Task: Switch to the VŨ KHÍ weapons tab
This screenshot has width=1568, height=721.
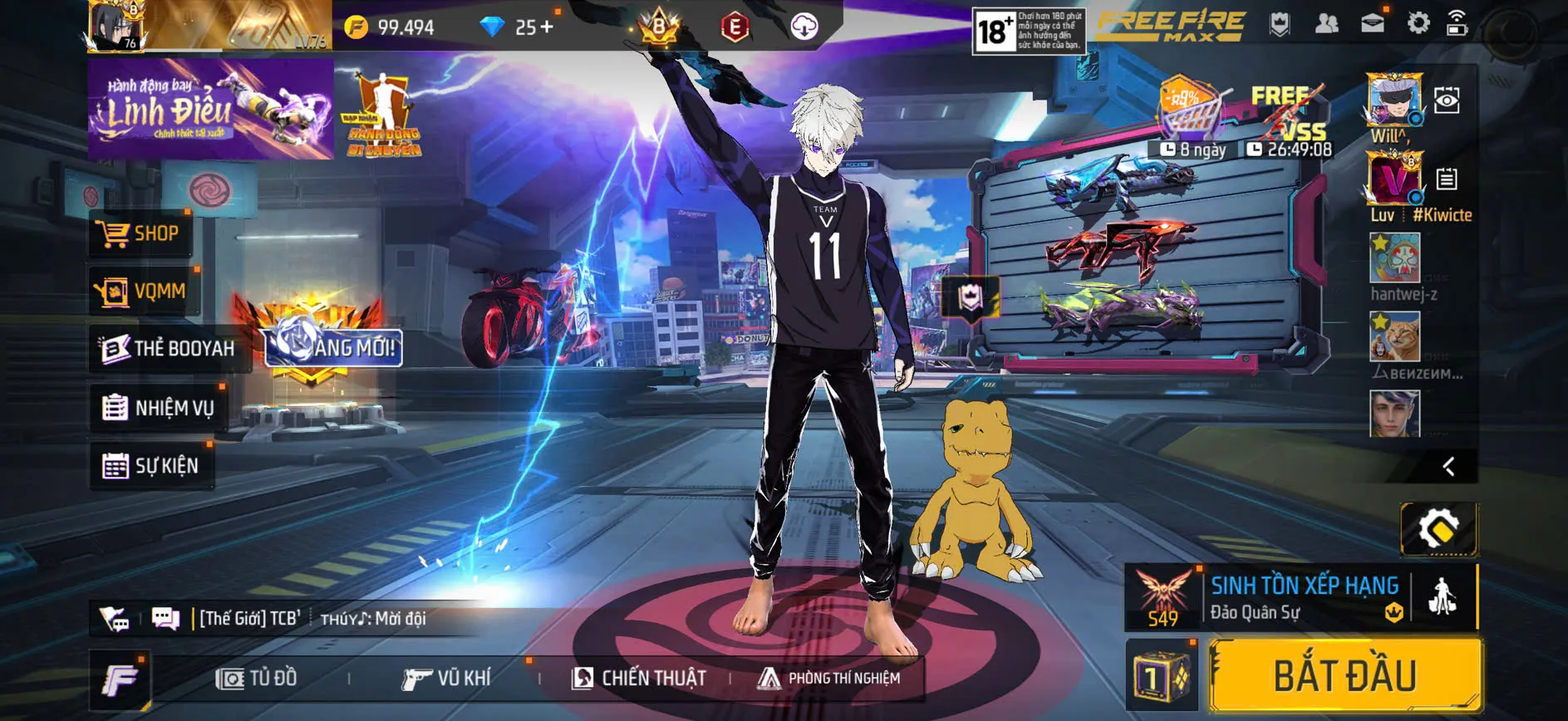Action: coord(446,679)
